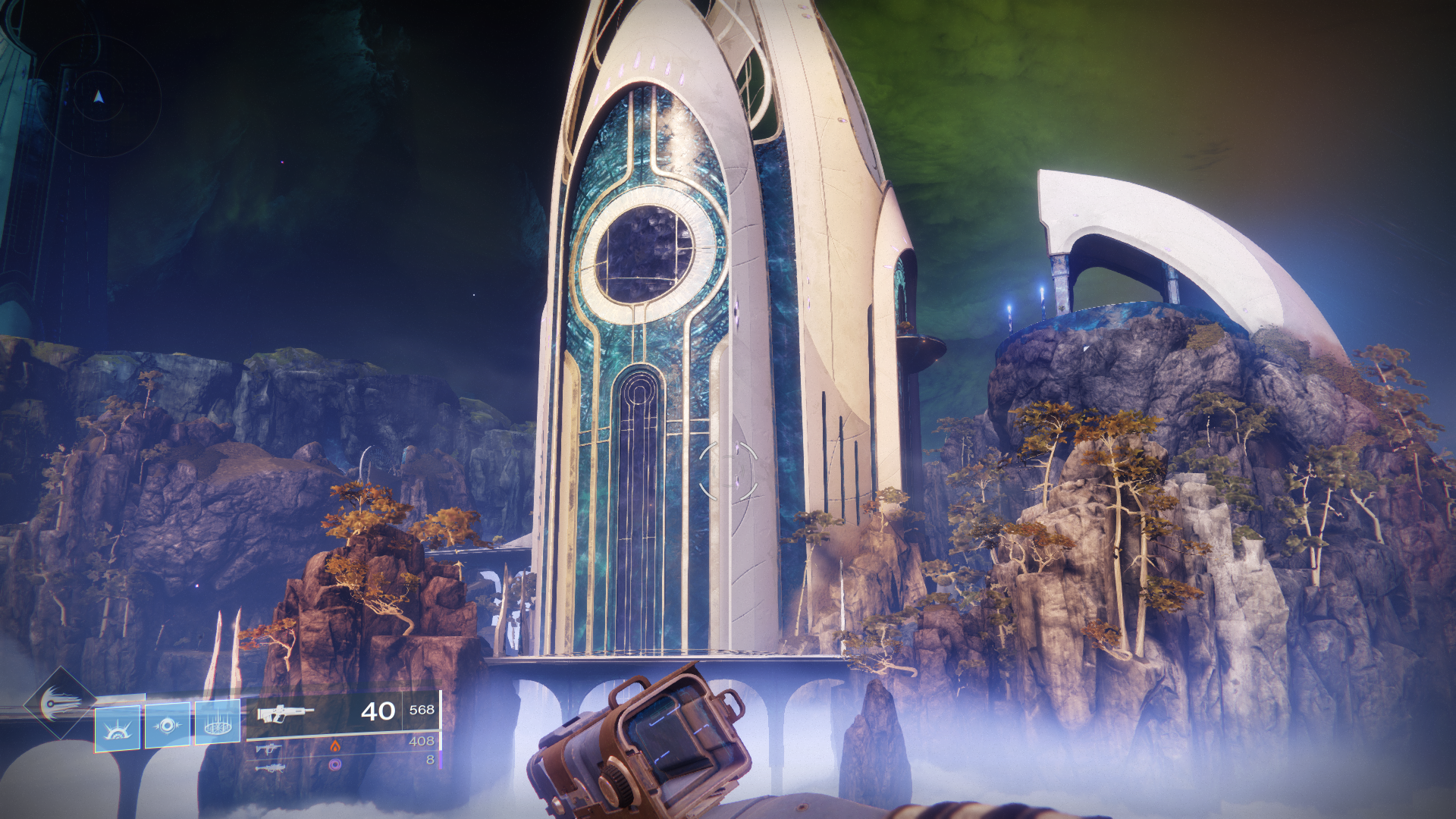Switch to the energy weapon with the flame symbol
The height and width of the screenshot is (819, 1456).
[266, 748]
